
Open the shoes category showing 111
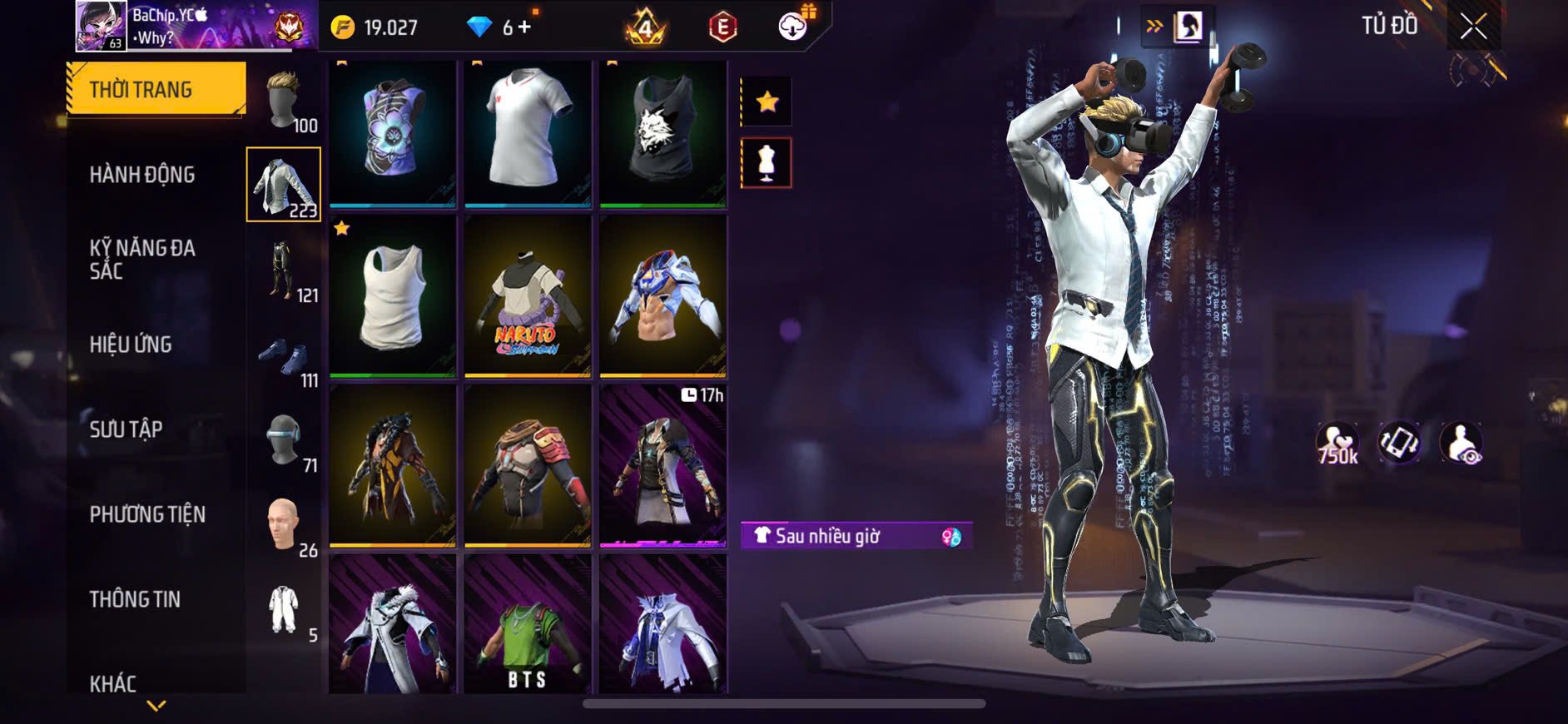coord(285,358)
